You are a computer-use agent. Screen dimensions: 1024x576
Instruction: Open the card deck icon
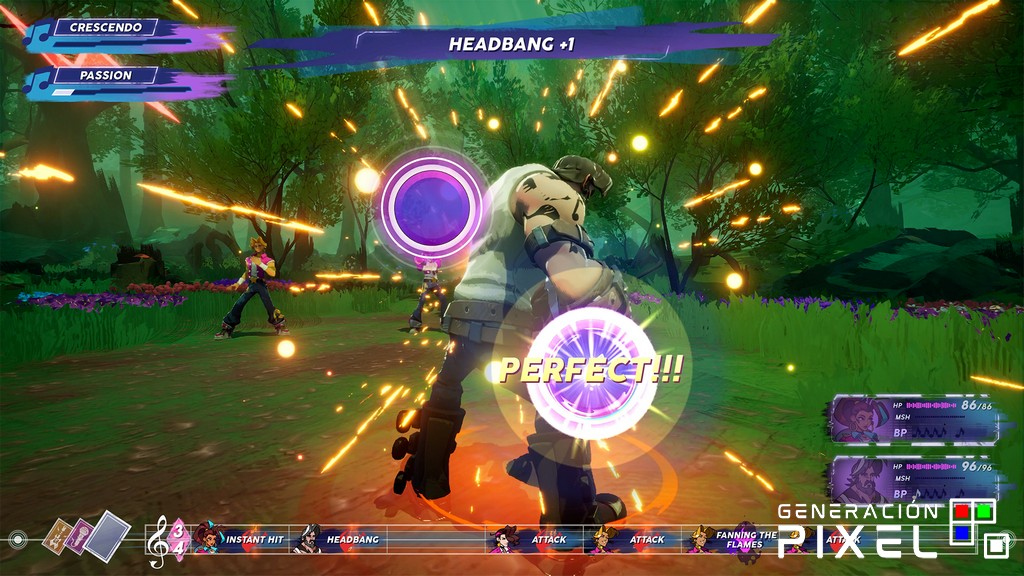[x=91, y=537]
